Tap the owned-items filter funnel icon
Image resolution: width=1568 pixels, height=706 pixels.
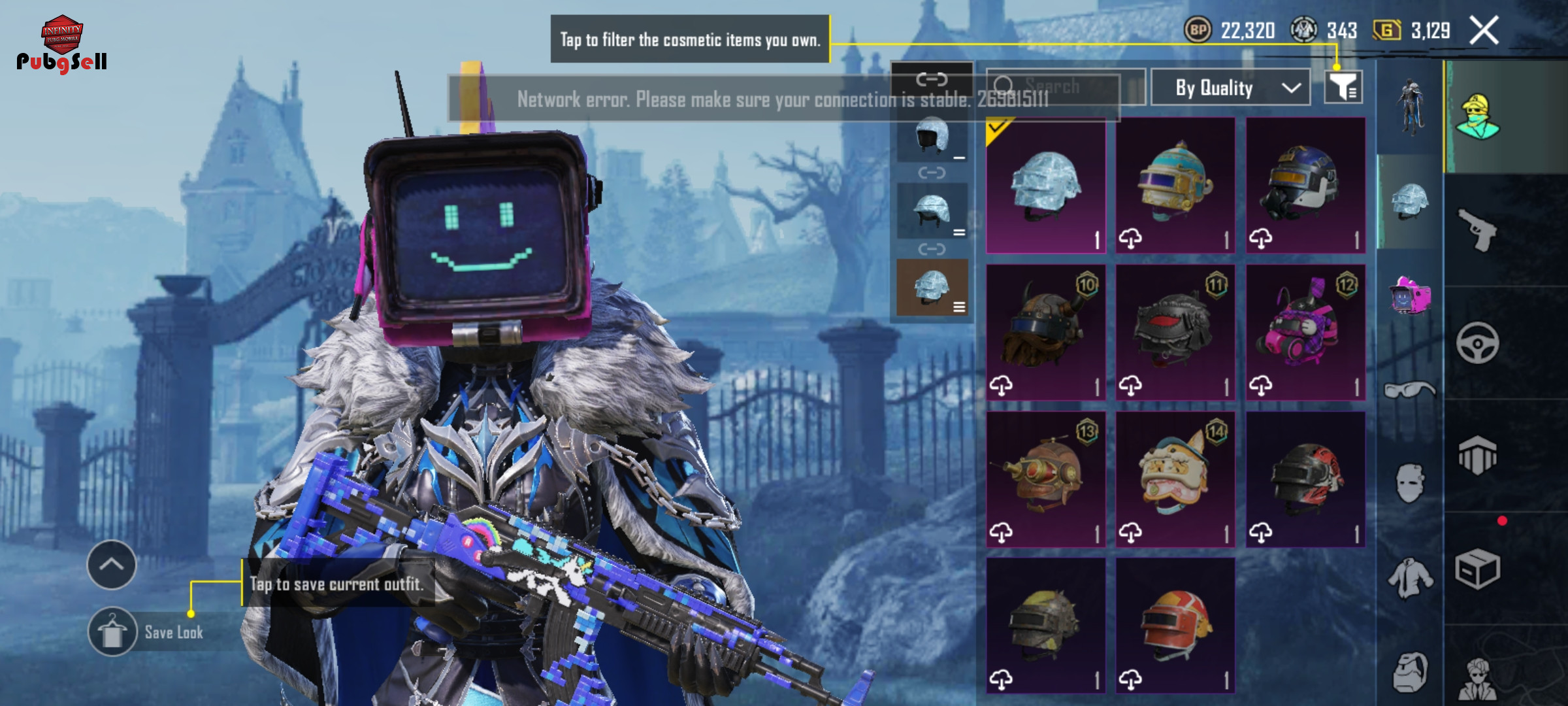pos(1343,87)
